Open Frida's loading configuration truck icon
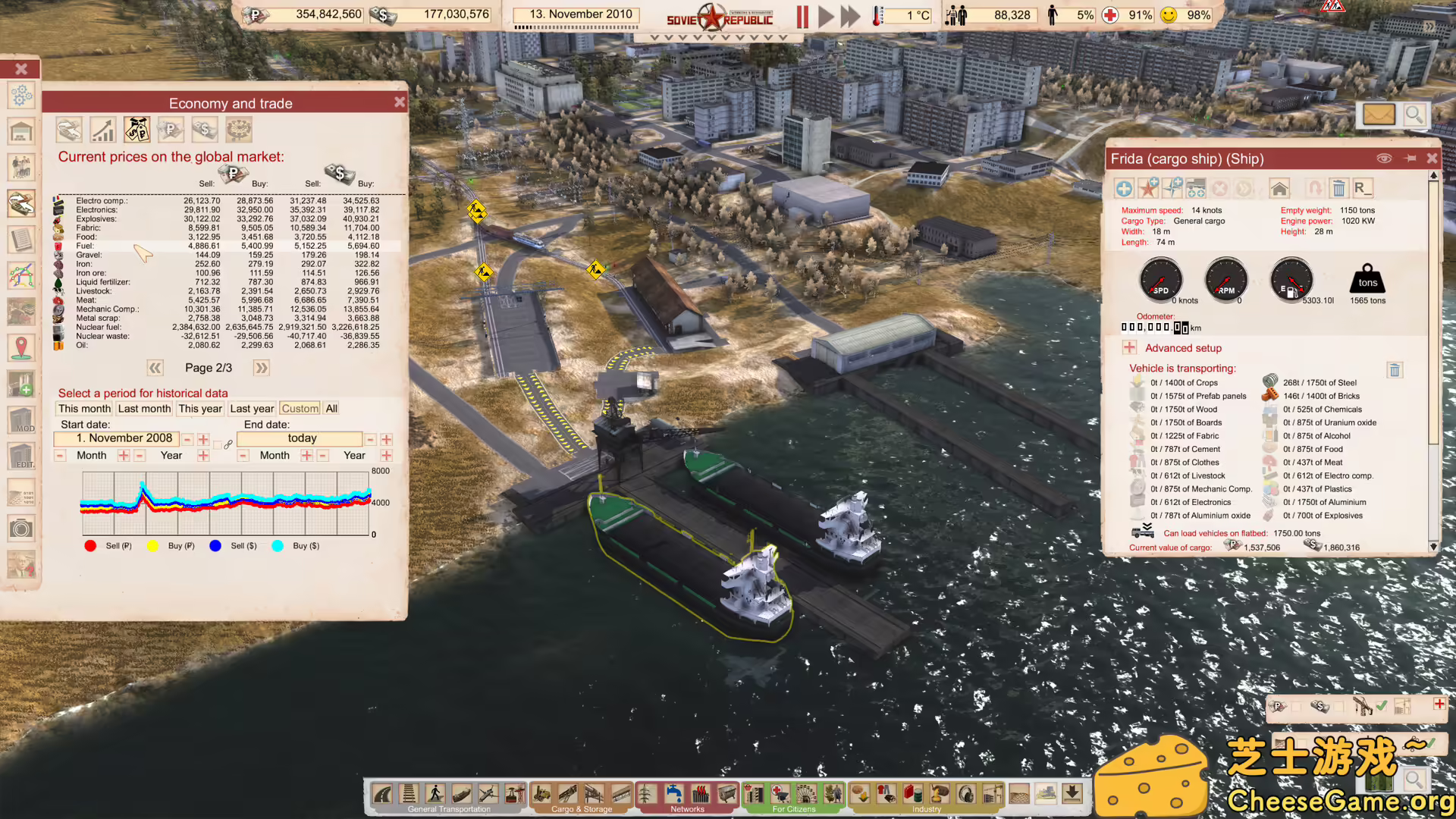Screen dimensions: 1456x819 point(1196,188)
